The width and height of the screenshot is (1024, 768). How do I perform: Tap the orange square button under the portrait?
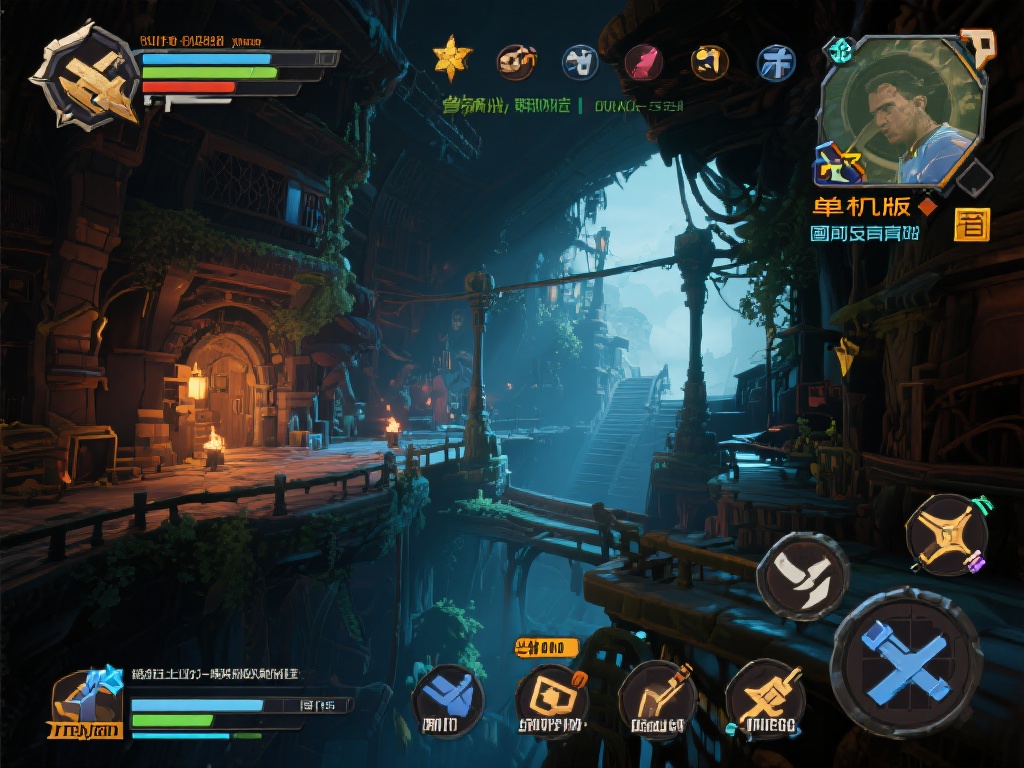(971, 224)
